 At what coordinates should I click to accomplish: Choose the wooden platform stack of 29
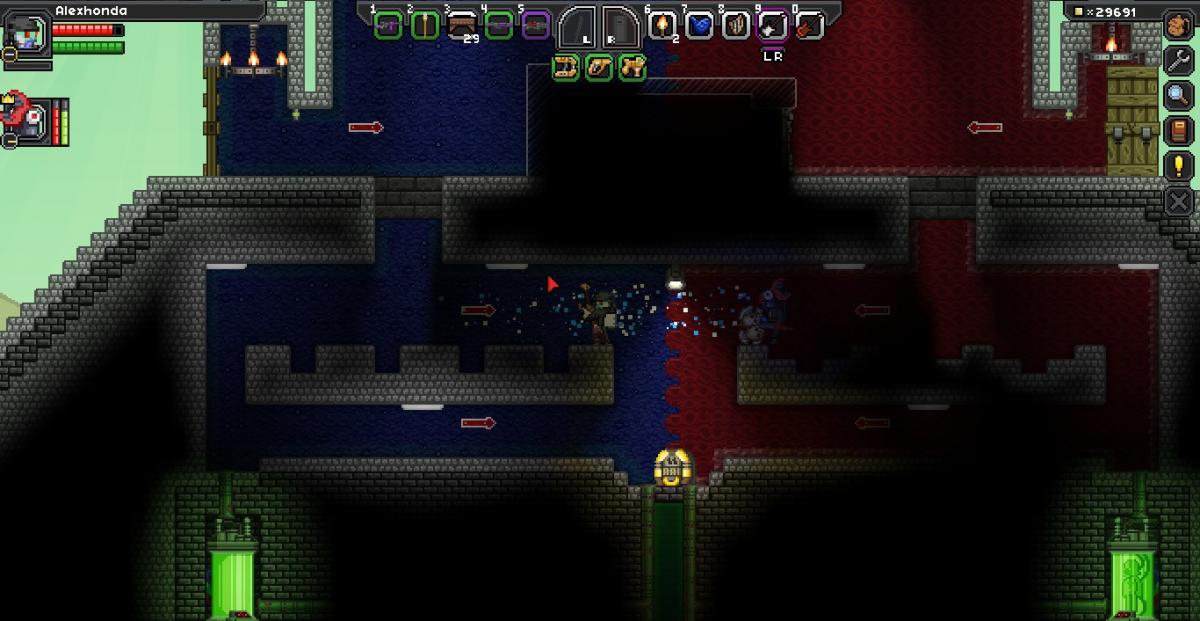pyautogui.click(x=462, y=24)
